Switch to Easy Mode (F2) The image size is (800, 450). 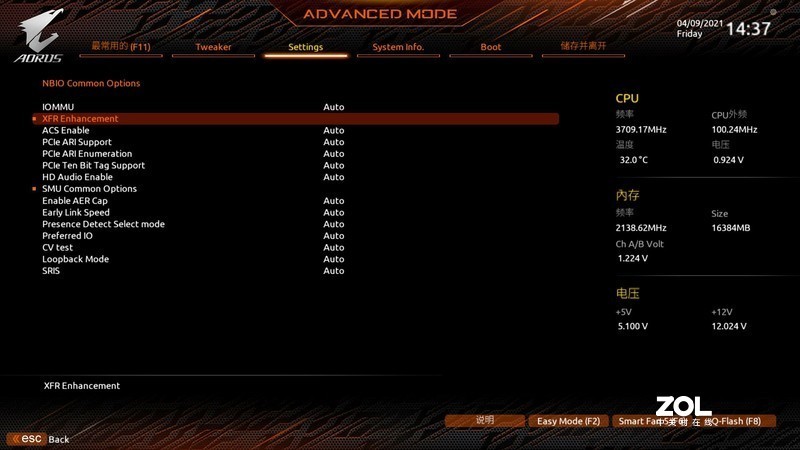[x=568, y=421]
